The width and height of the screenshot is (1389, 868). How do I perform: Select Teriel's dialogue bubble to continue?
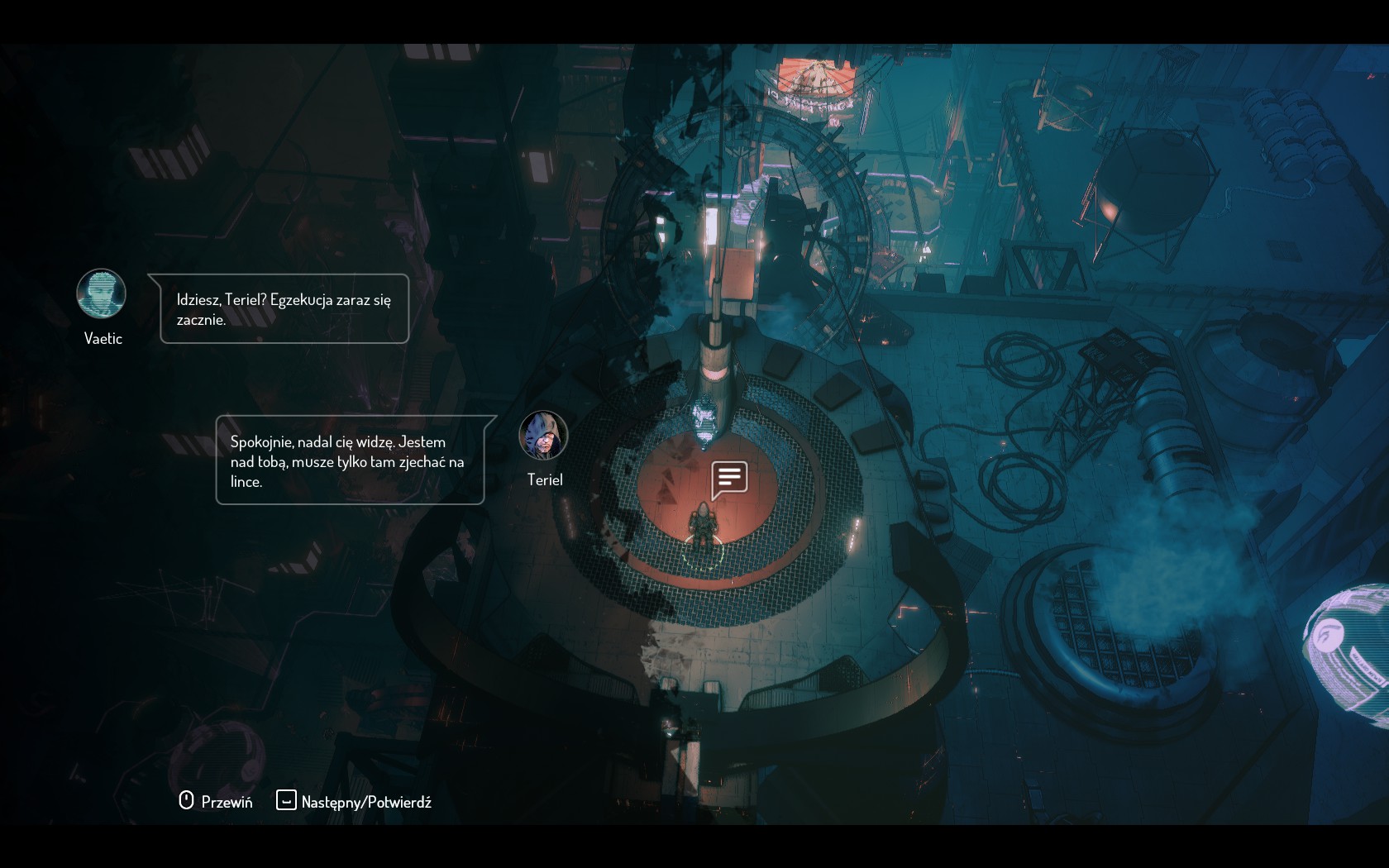click(x=350, y=460)
